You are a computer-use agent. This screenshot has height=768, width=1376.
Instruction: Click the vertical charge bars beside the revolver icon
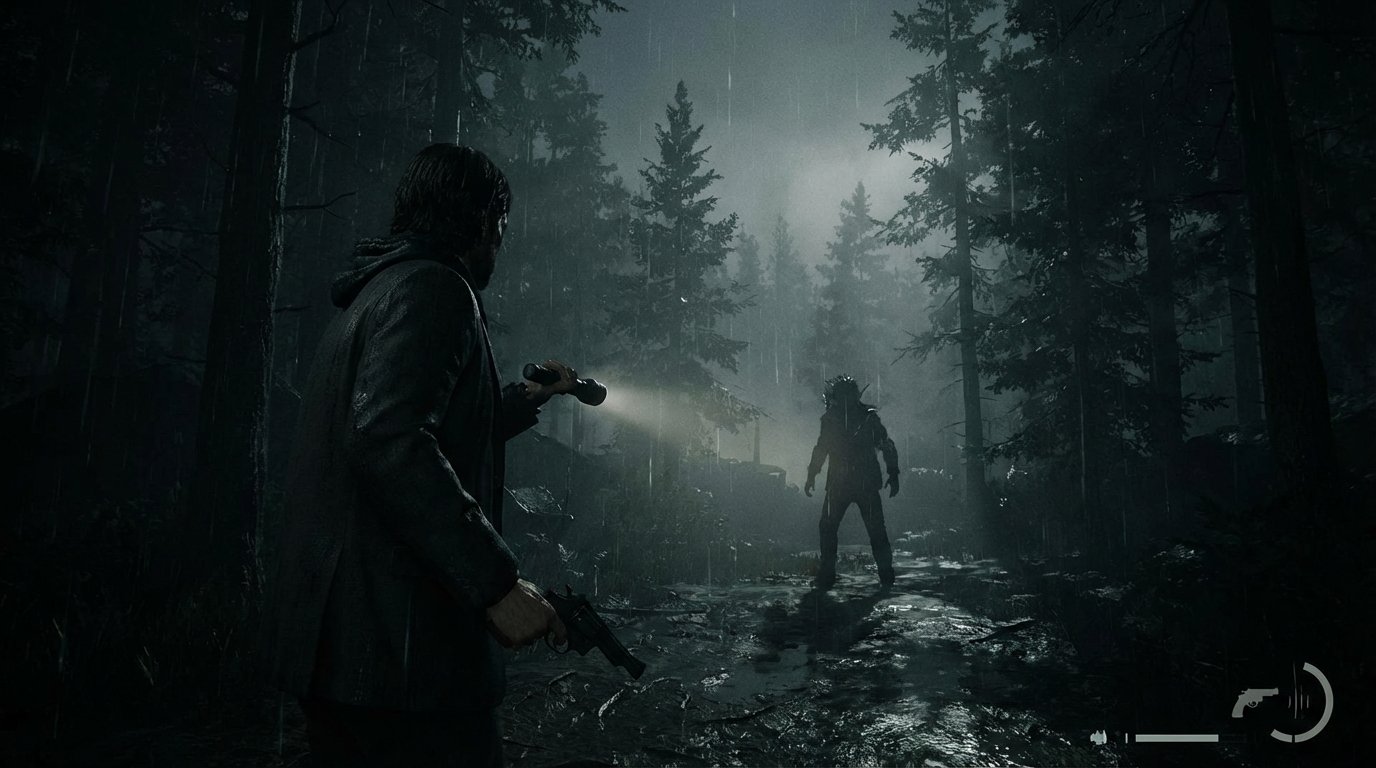[1298, 700]
